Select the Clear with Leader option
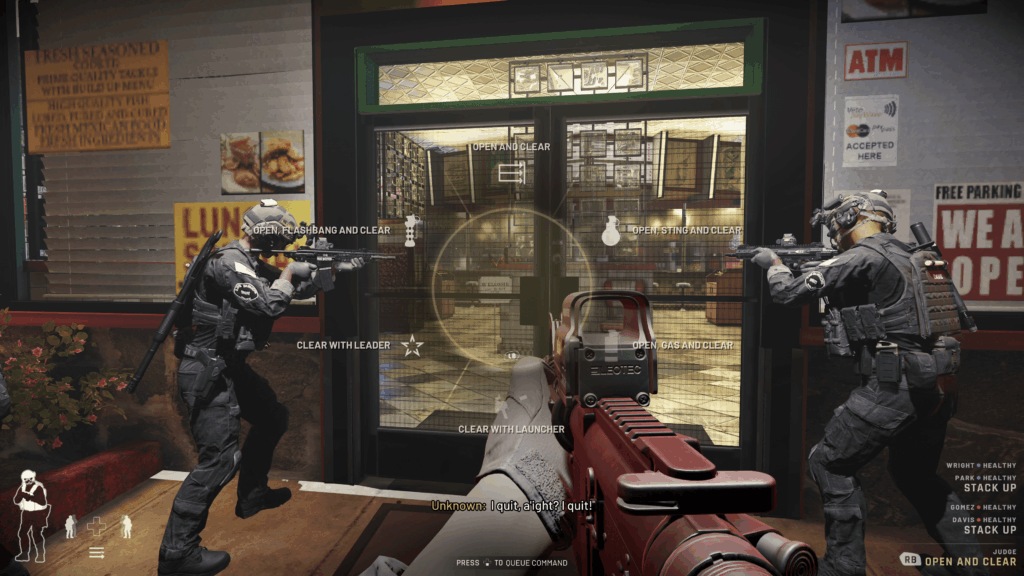This screenshot has width=1024, height=576. pyautogui.click(x=411, y=346)
